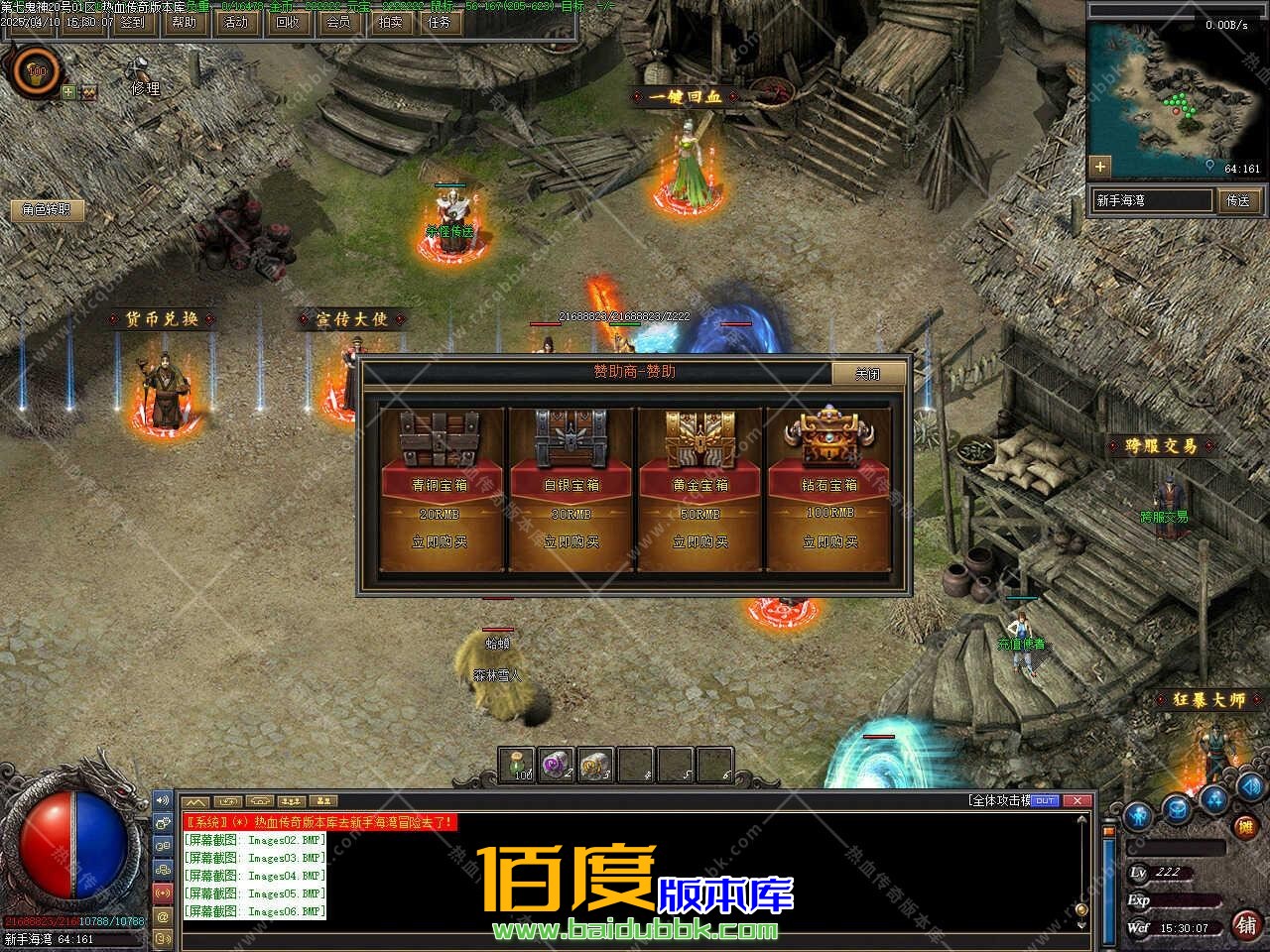Buy the 黄金宝箱 gold chest for 50RMB
1270x952 pixels.
[700, 541]
